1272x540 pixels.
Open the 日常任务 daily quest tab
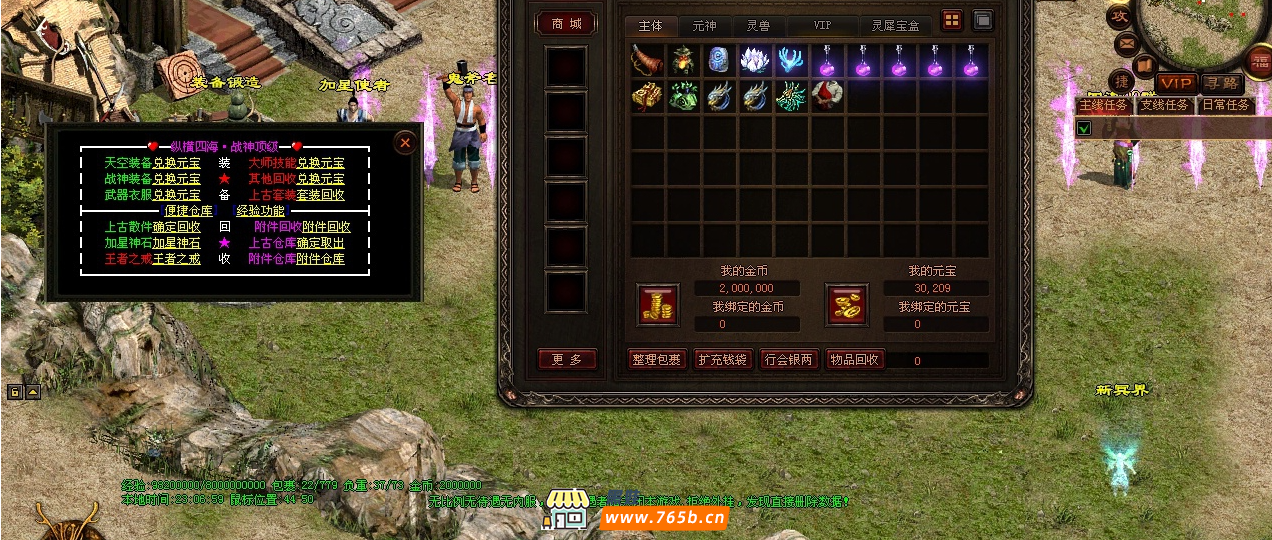pyautogui.click(x=1225, y=105)
